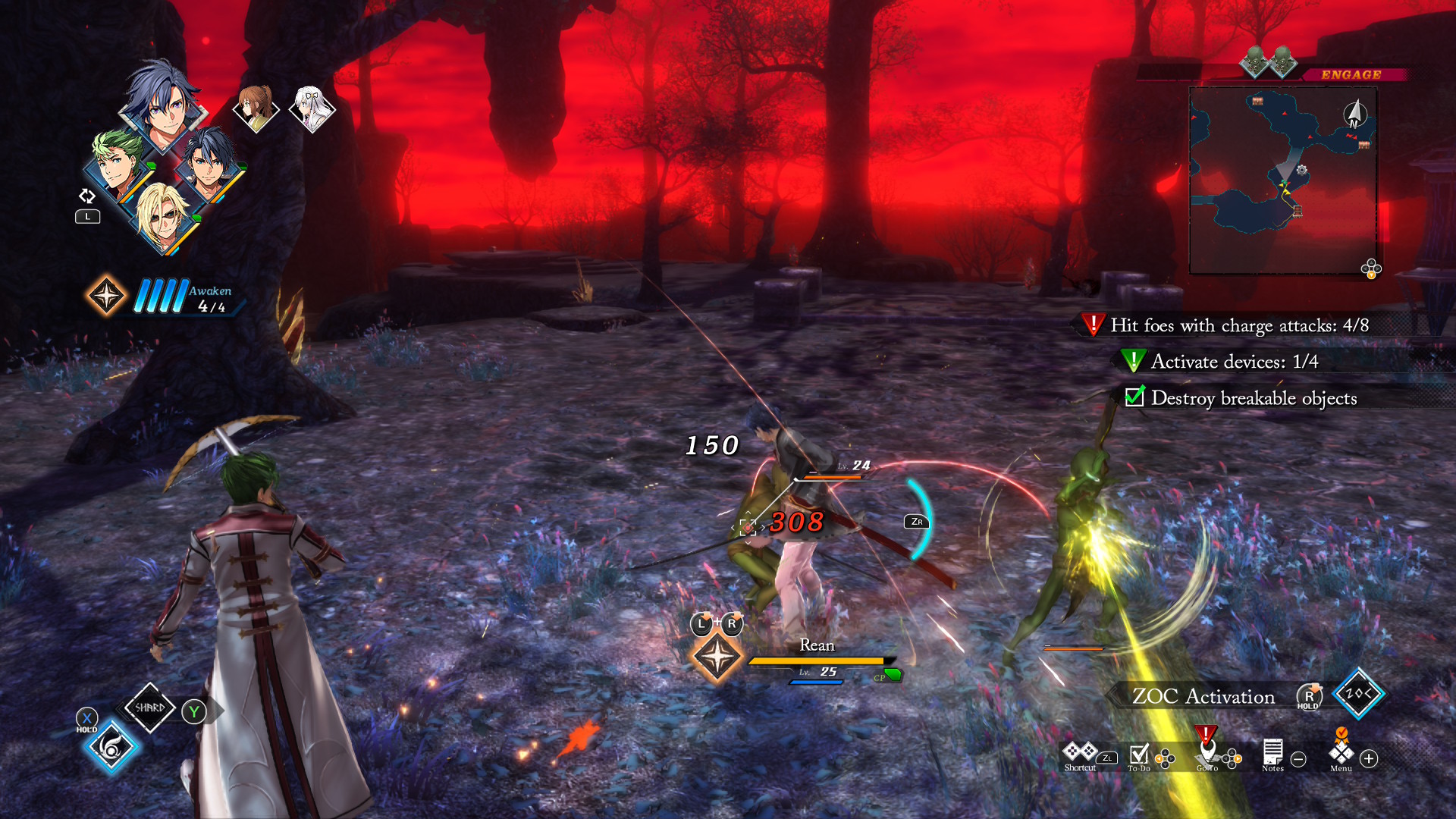Open the To-Do list
This screenshot has height=819, width=1456.
1139,755
